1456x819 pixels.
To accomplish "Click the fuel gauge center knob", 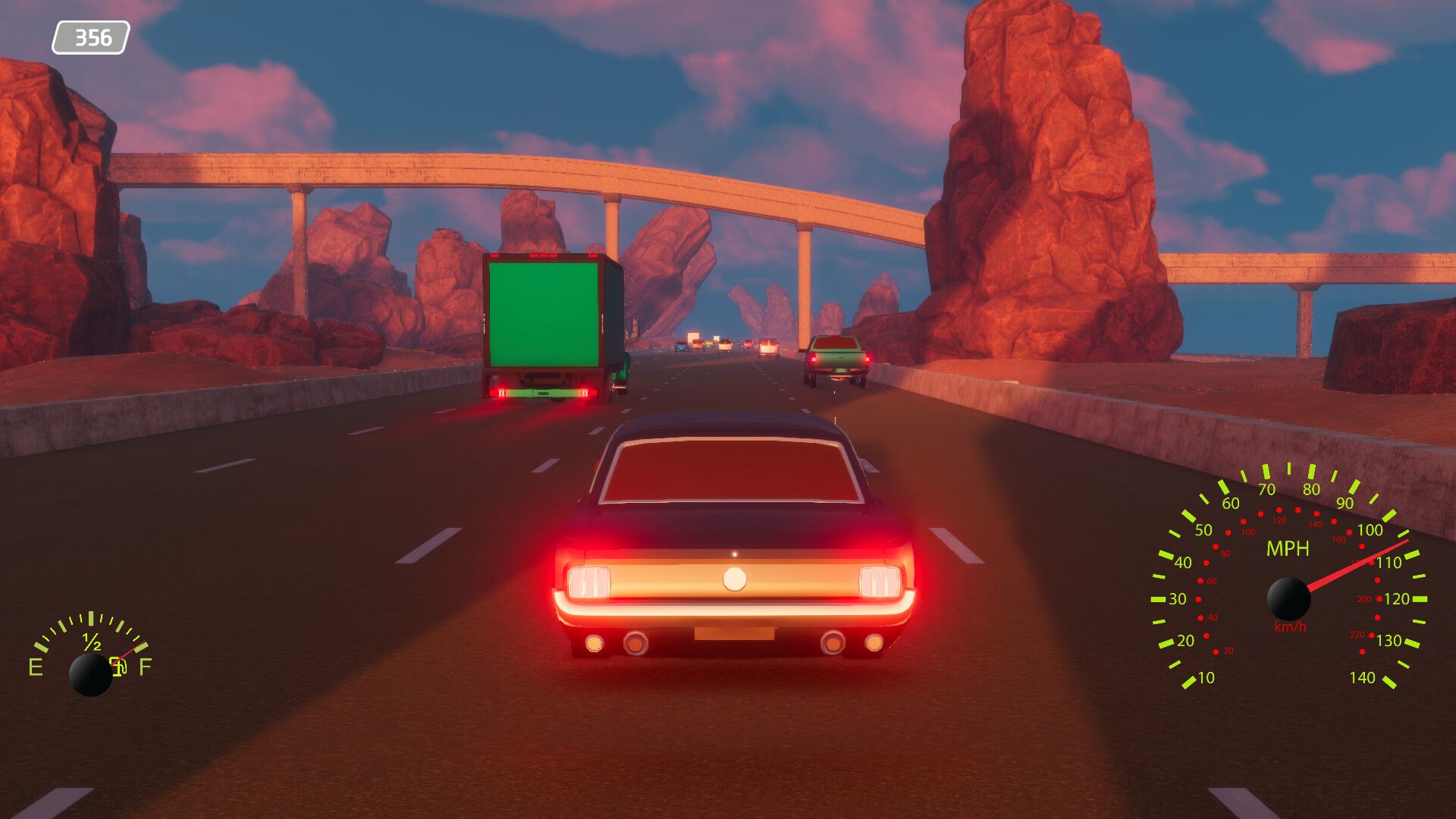I will coord(91,674).
